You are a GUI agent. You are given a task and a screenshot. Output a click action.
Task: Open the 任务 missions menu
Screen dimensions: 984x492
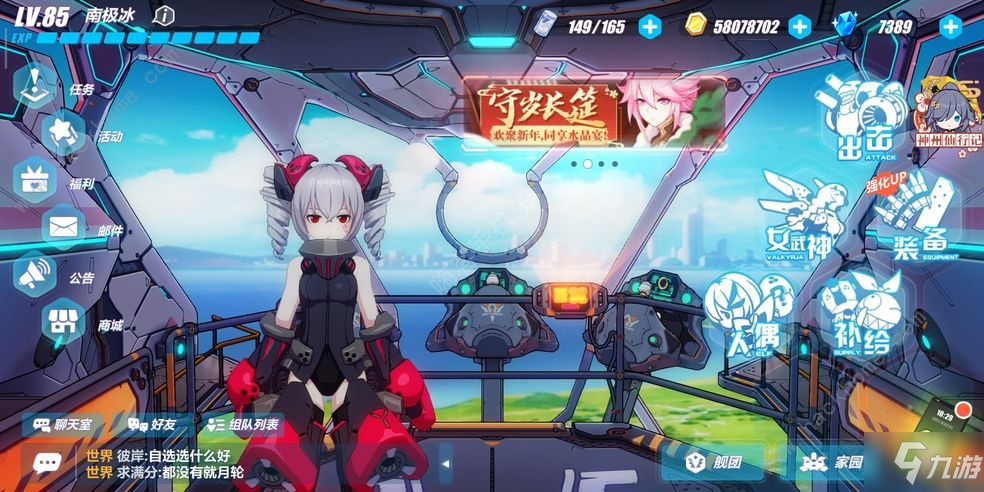point(37,87)
